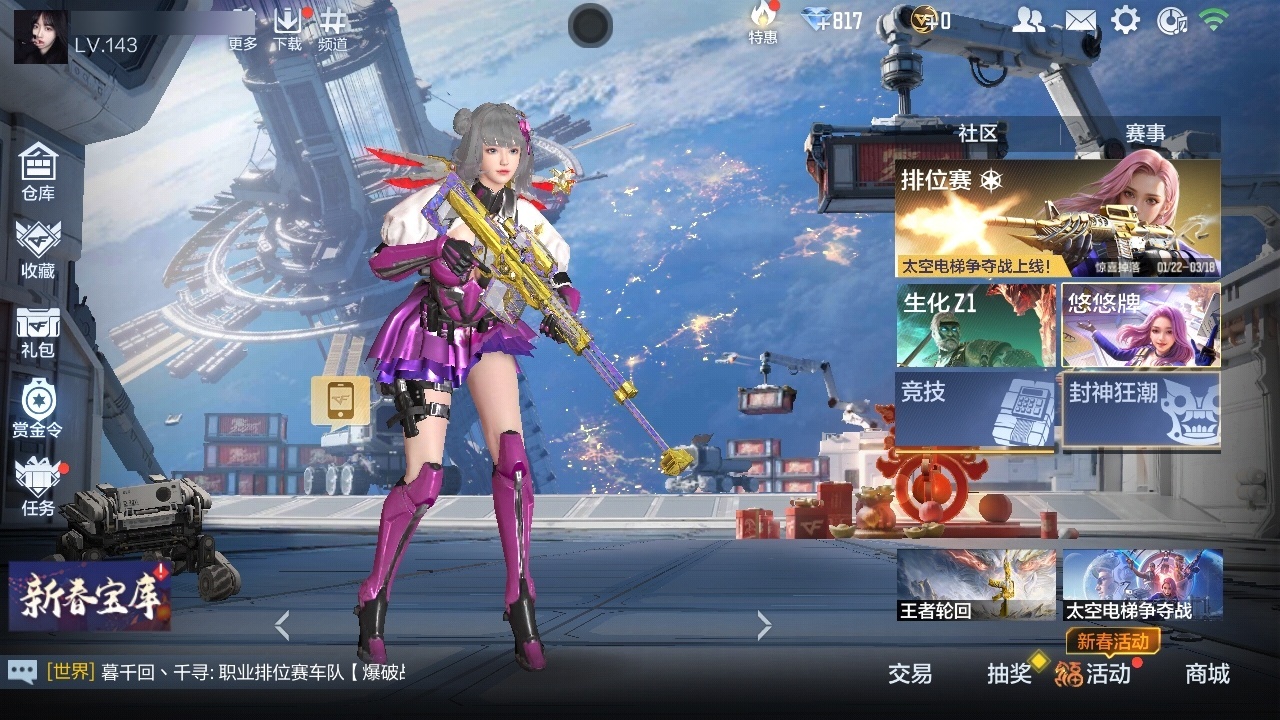Open the 商城 shop
Viewport: 1280px width, 720px height.
1207,674
